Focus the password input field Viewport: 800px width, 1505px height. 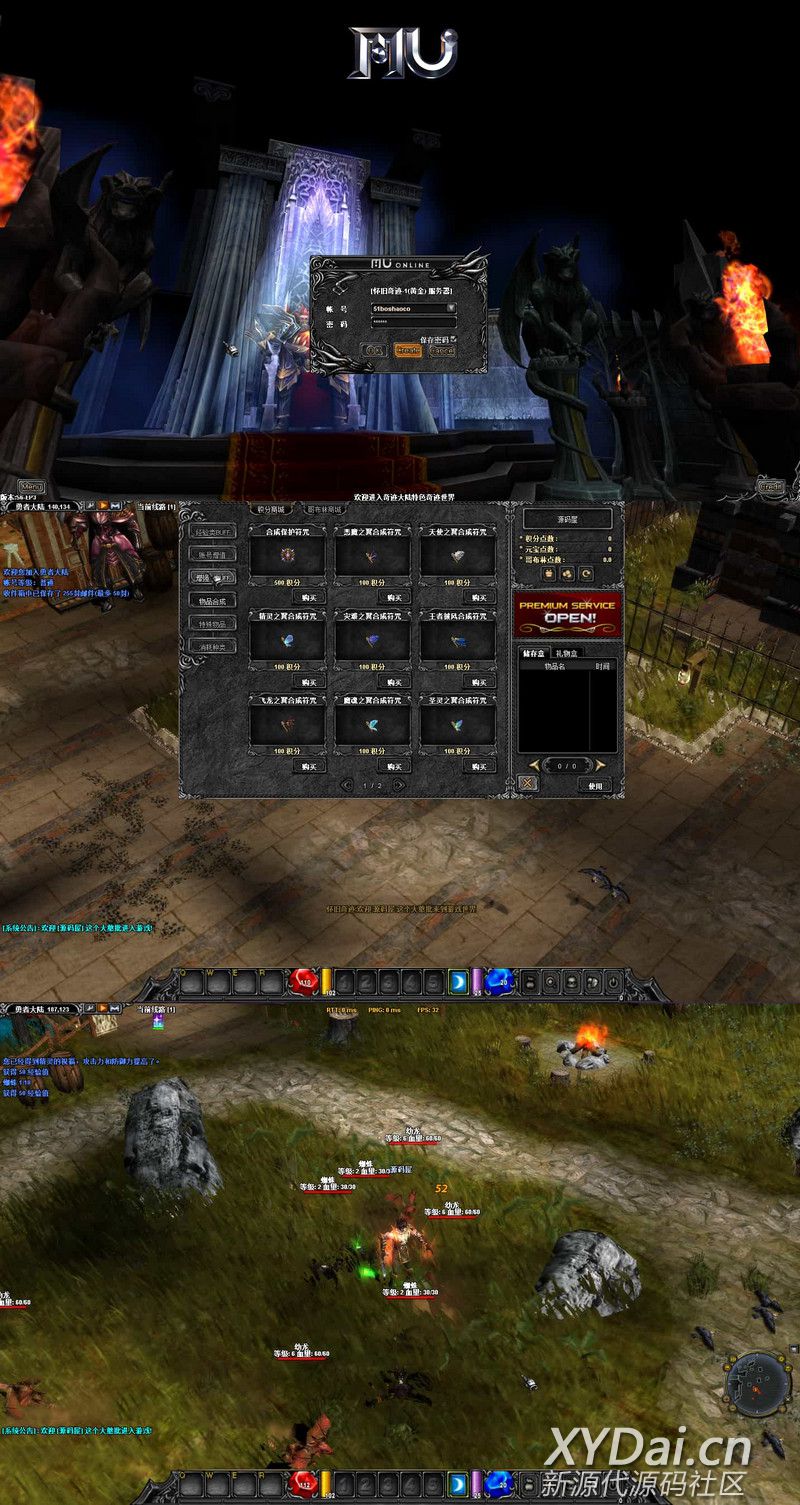click(413, 323)
